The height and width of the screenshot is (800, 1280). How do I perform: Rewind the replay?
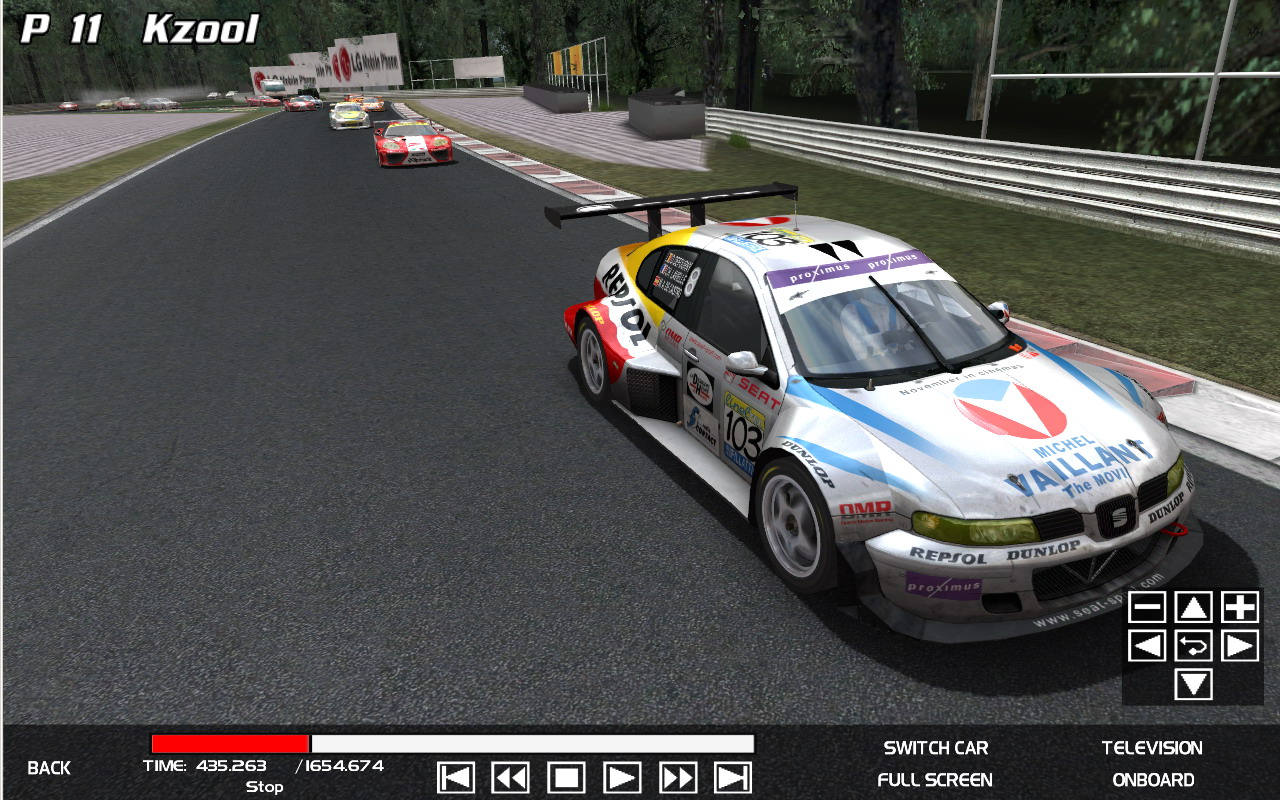point(511,778)
